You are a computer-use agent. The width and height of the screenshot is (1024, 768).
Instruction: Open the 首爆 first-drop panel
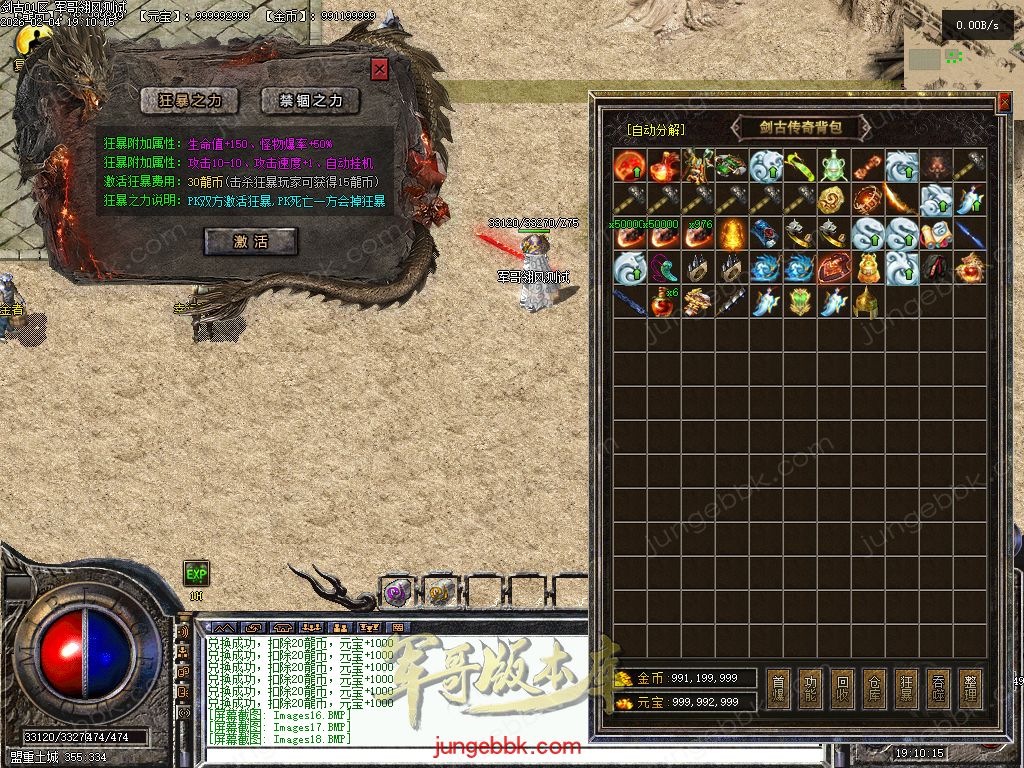click(779, 689)
